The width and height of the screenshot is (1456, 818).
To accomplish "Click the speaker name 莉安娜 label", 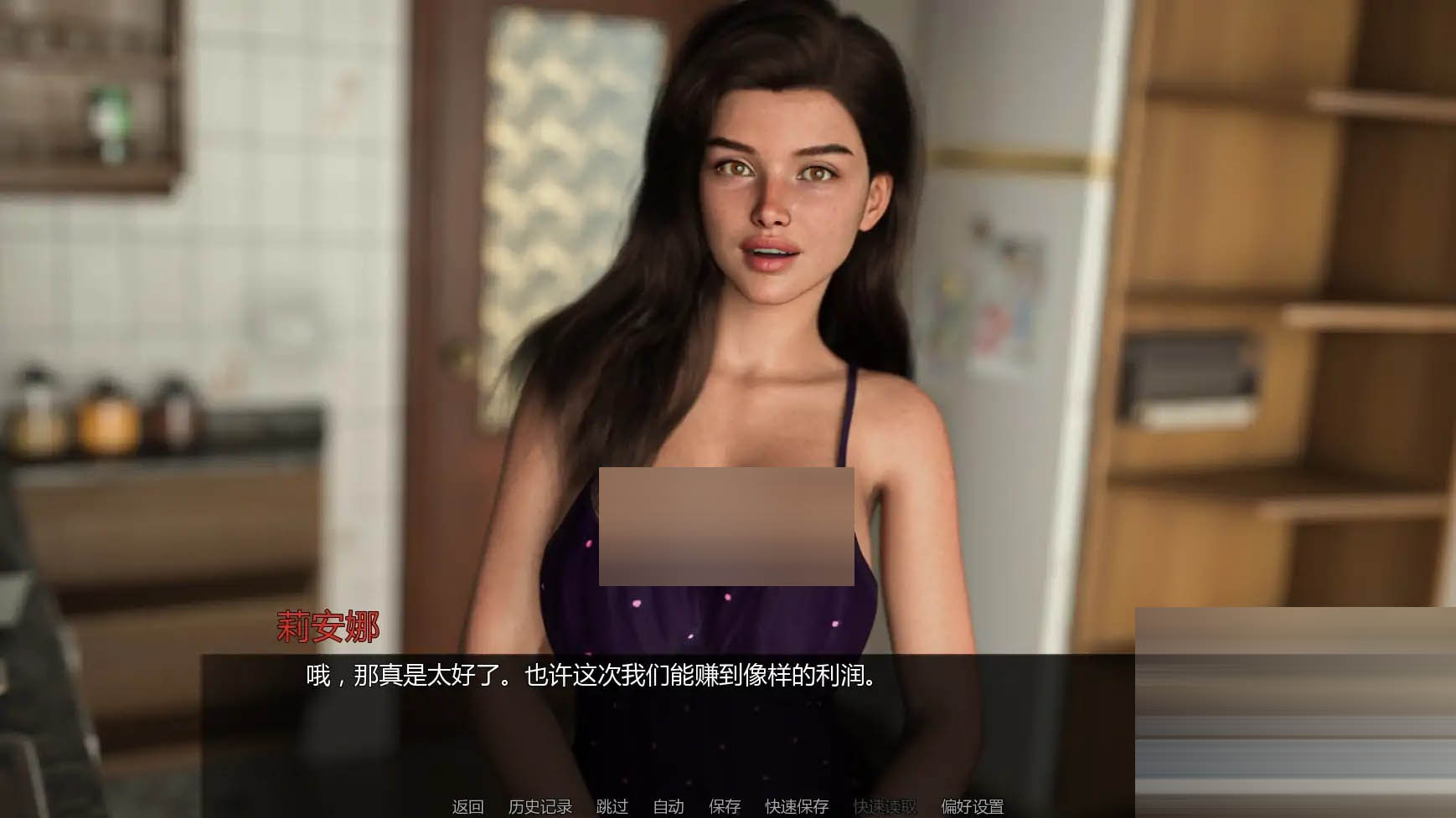I will (328, 624).
